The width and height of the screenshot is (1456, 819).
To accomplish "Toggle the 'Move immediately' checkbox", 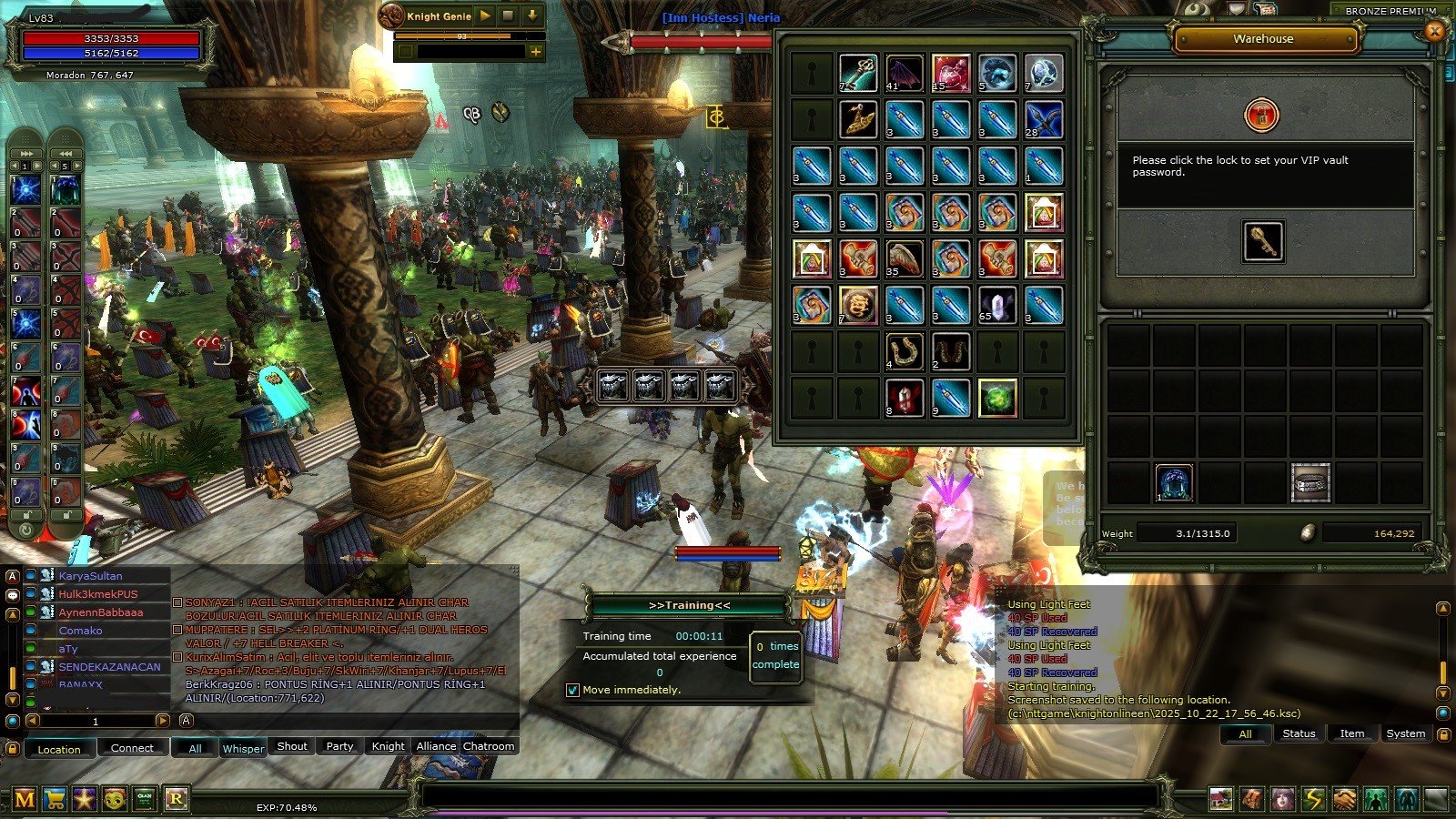I will (572, 690).
